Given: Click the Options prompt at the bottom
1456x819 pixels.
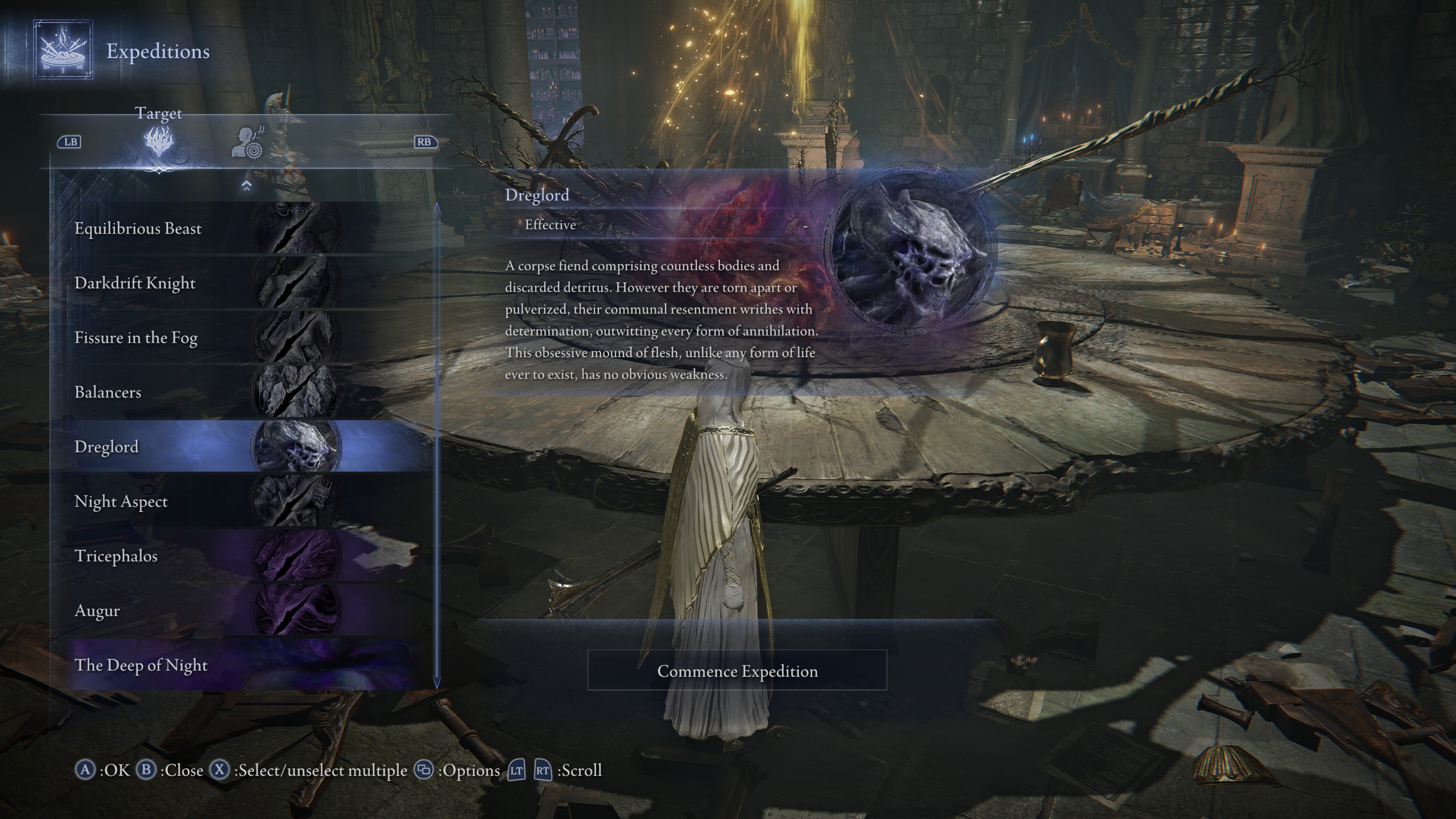Looking at the screenshot, I should (x=422, y=771).
